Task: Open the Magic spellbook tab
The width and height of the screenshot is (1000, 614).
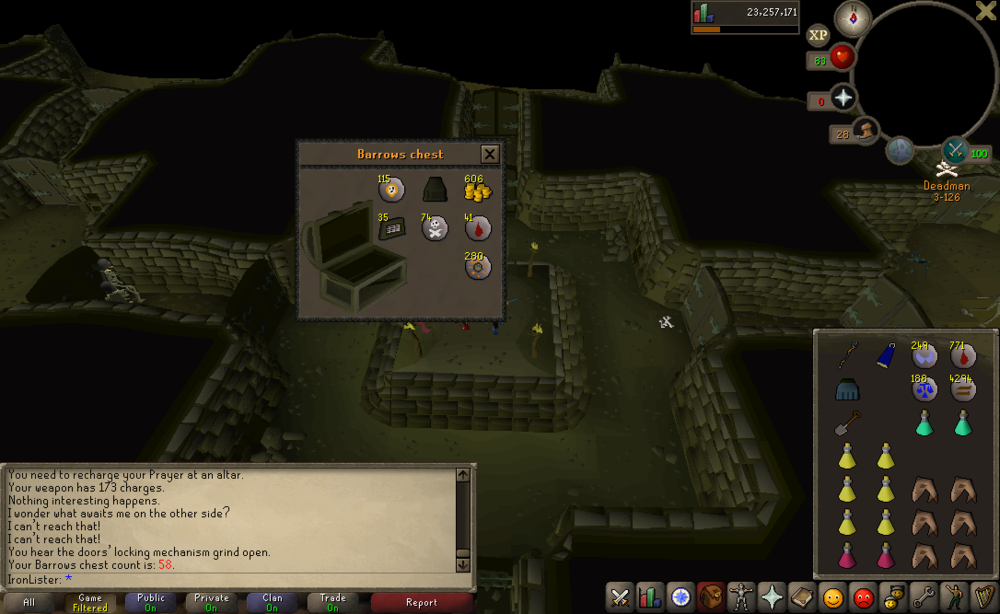Action: (801, 597)
